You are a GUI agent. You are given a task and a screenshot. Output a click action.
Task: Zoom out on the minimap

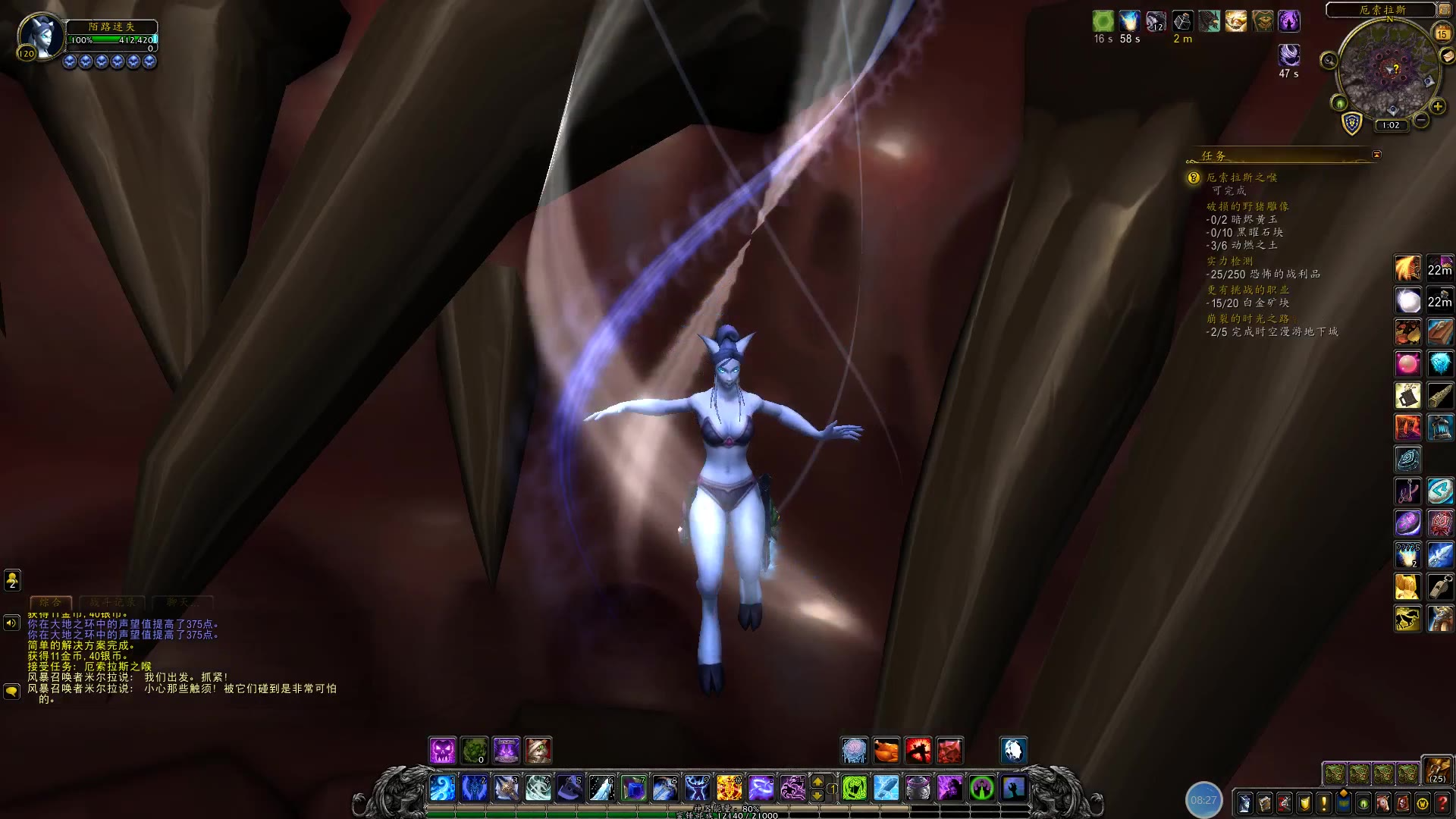[1421, 120]
